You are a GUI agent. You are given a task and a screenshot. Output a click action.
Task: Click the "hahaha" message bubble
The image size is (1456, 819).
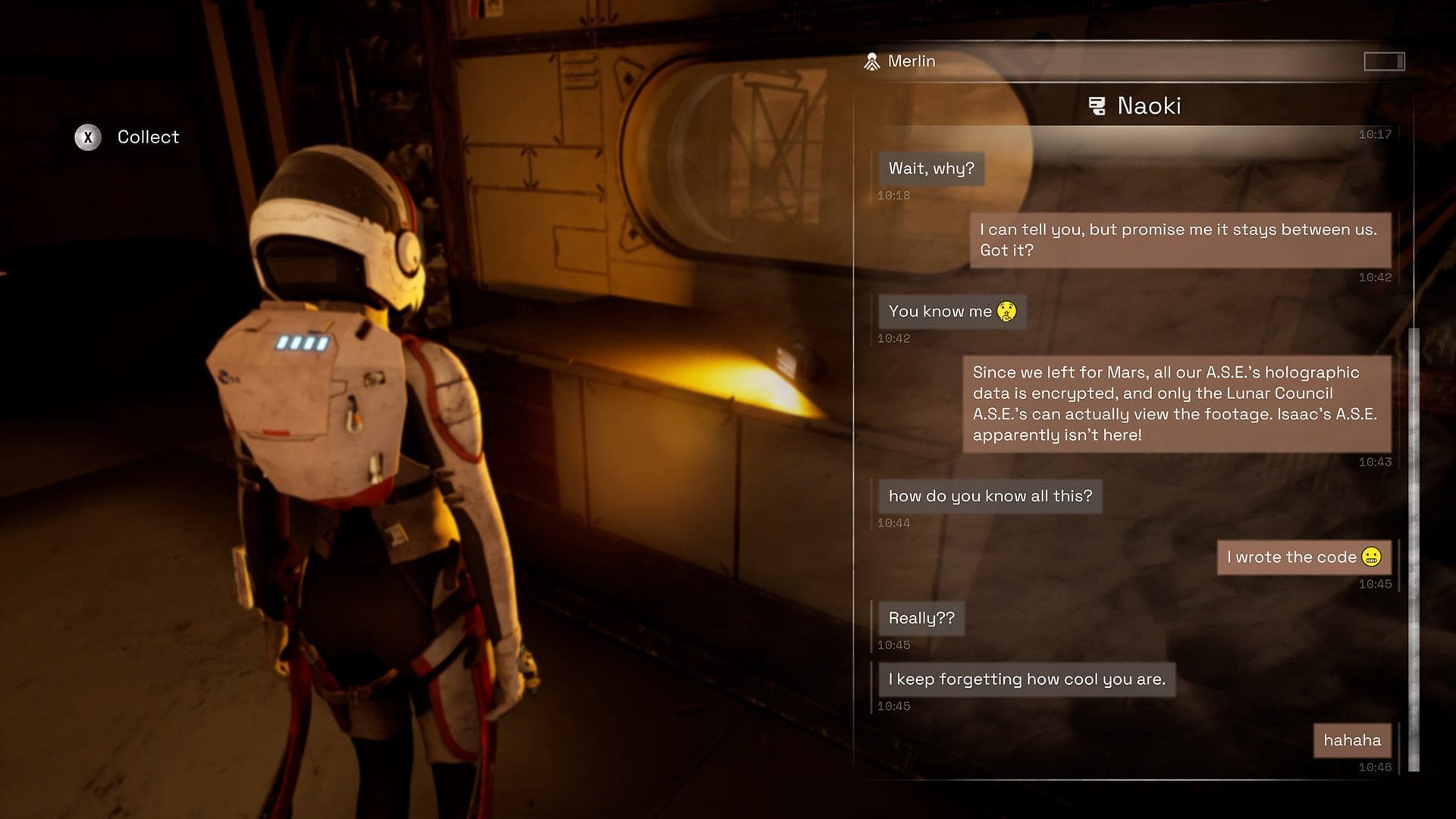point(1352,740)
